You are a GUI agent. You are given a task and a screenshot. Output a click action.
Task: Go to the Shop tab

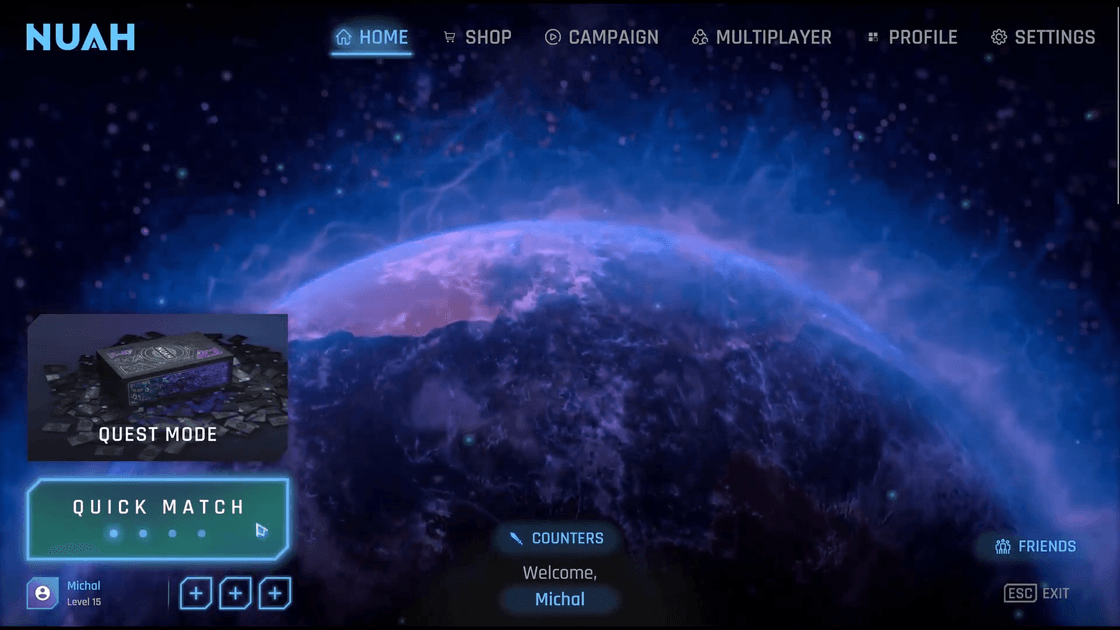477,38
